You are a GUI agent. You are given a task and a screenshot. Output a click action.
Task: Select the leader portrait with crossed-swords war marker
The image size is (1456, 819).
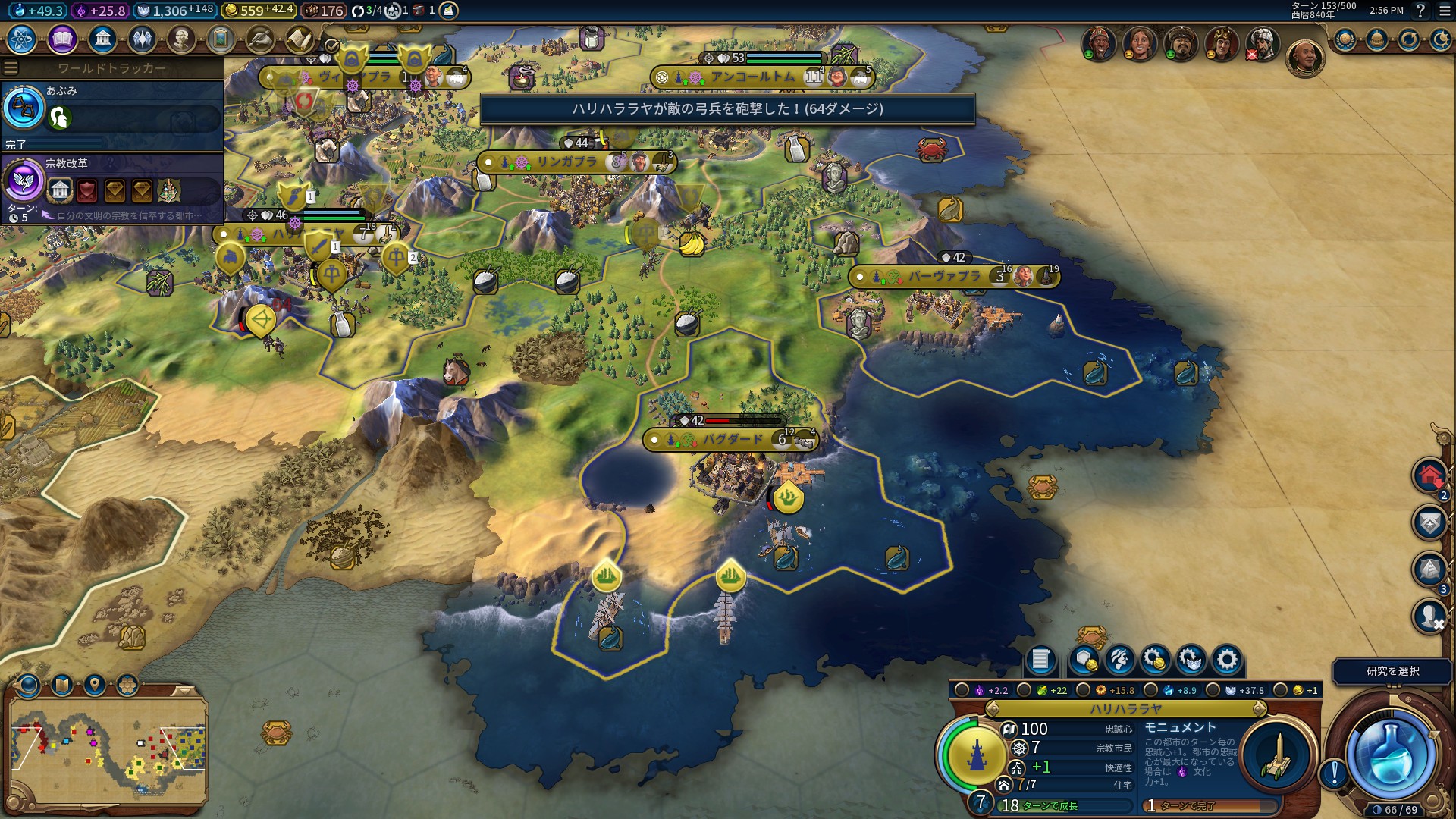[1262, 44]
